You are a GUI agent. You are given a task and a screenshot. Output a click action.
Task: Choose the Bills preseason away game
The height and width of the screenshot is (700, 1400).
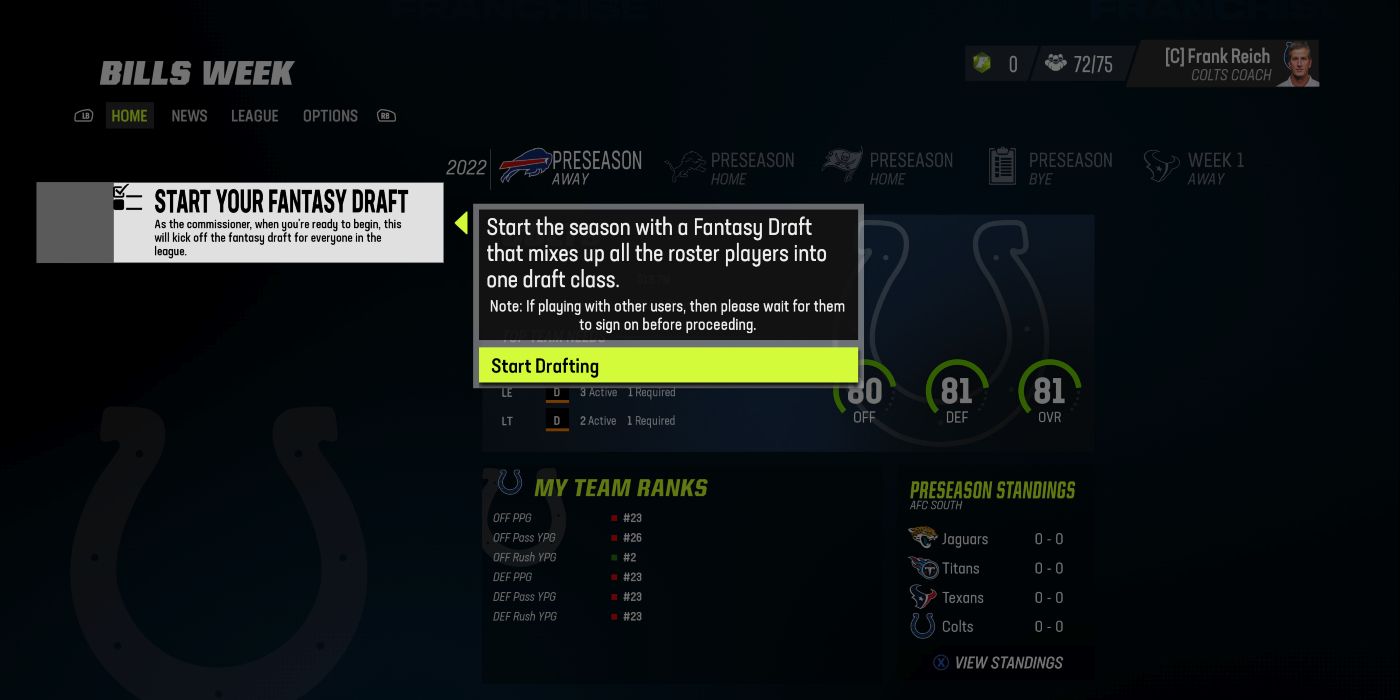click(571, 167)
